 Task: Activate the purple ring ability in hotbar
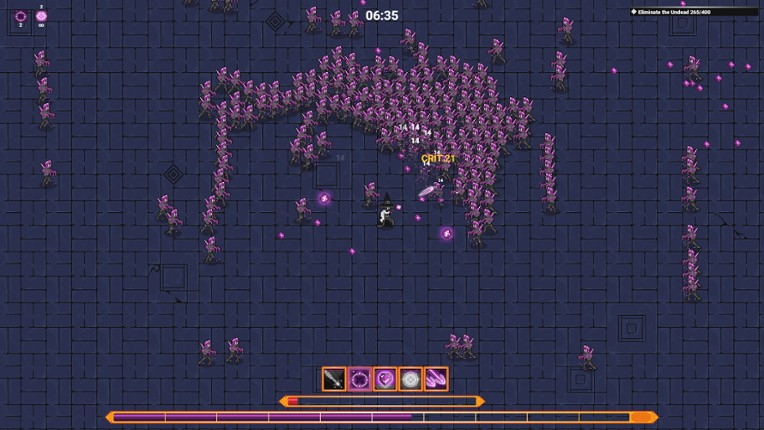tap(360, 379)
